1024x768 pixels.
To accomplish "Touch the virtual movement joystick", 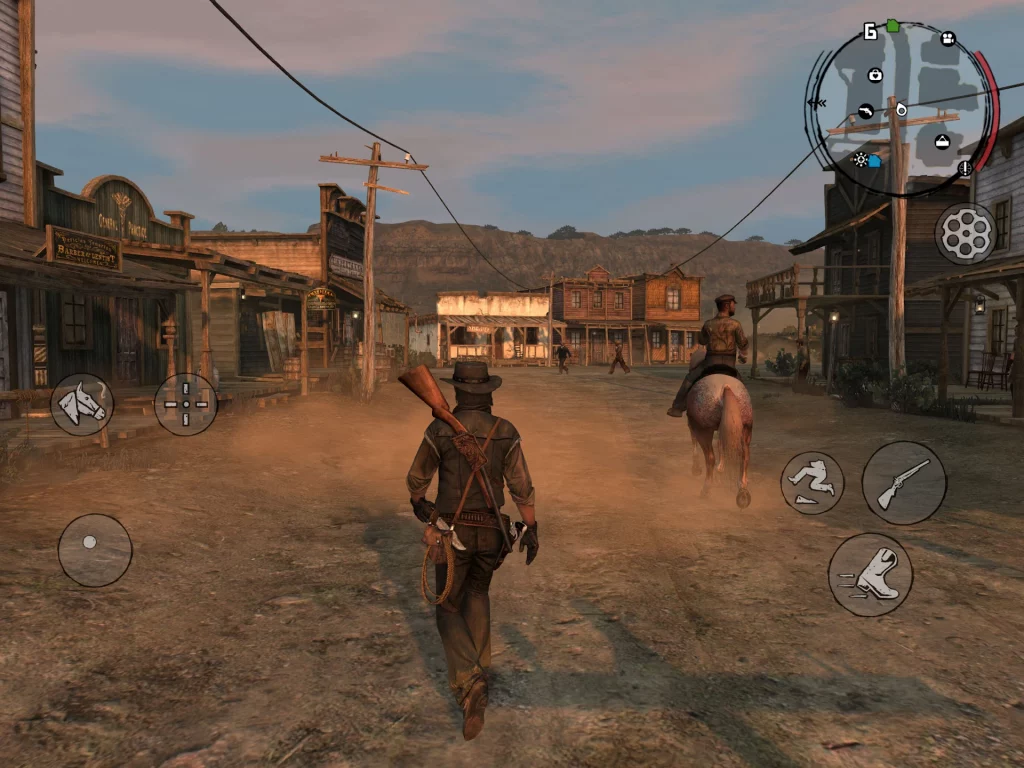I will tap(95, 549).
